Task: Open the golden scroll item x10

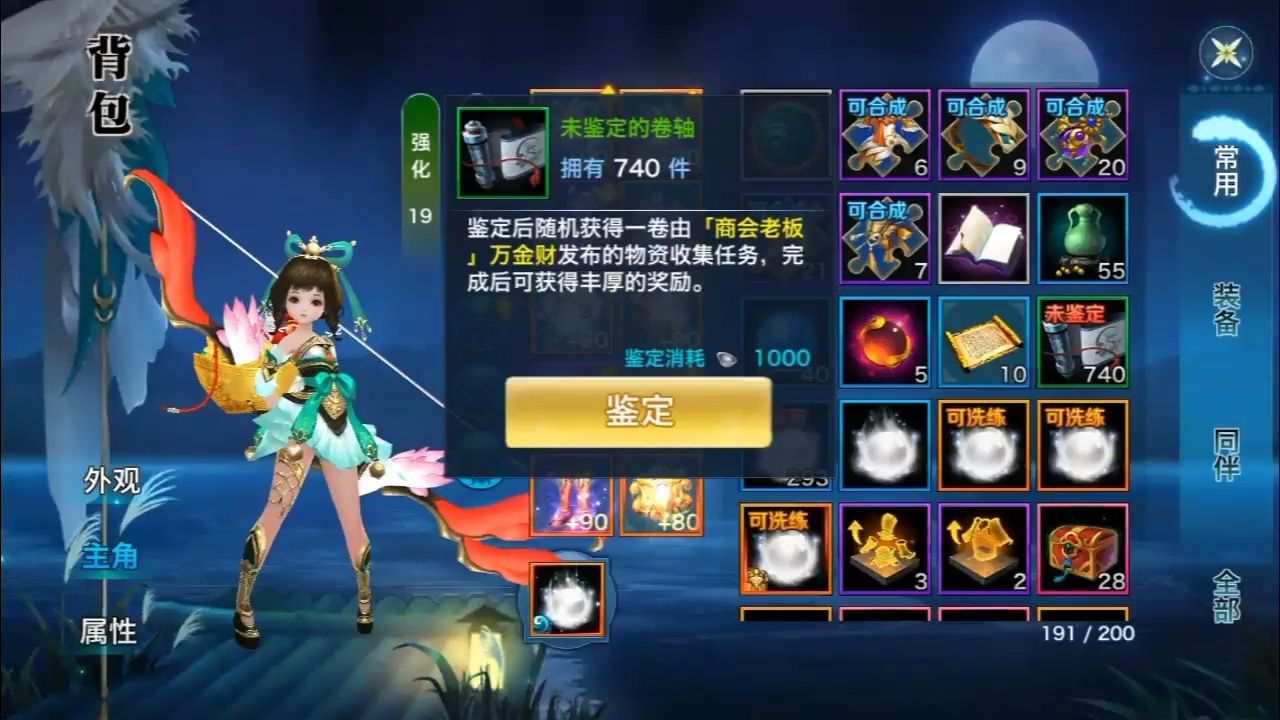Action: coord(984,344)
